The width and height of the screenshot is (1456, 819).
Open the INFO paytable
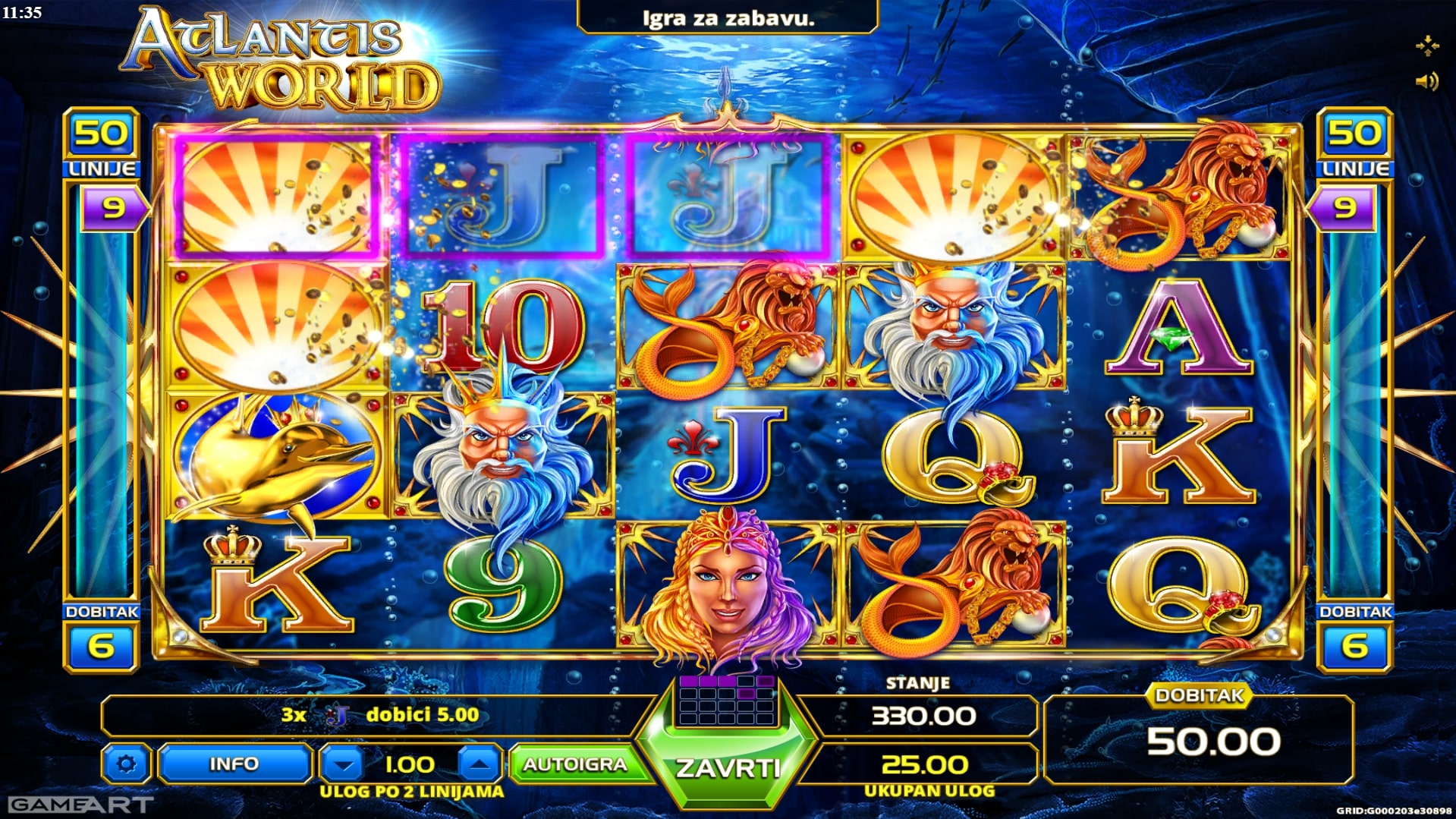pos(234,764)
